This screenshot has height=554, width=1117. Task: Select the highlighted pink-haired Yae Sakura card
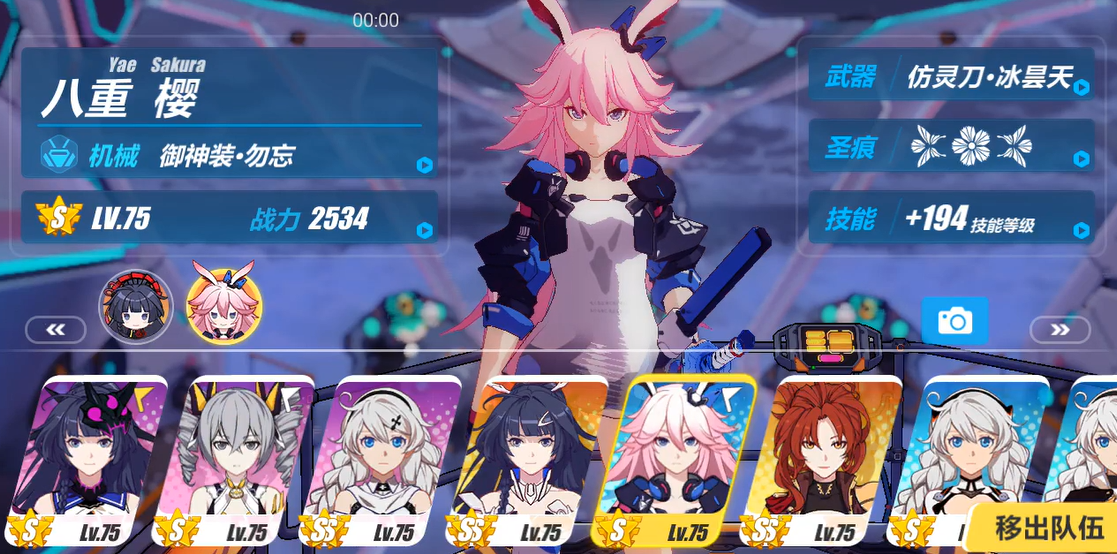(x=678, y=460)
